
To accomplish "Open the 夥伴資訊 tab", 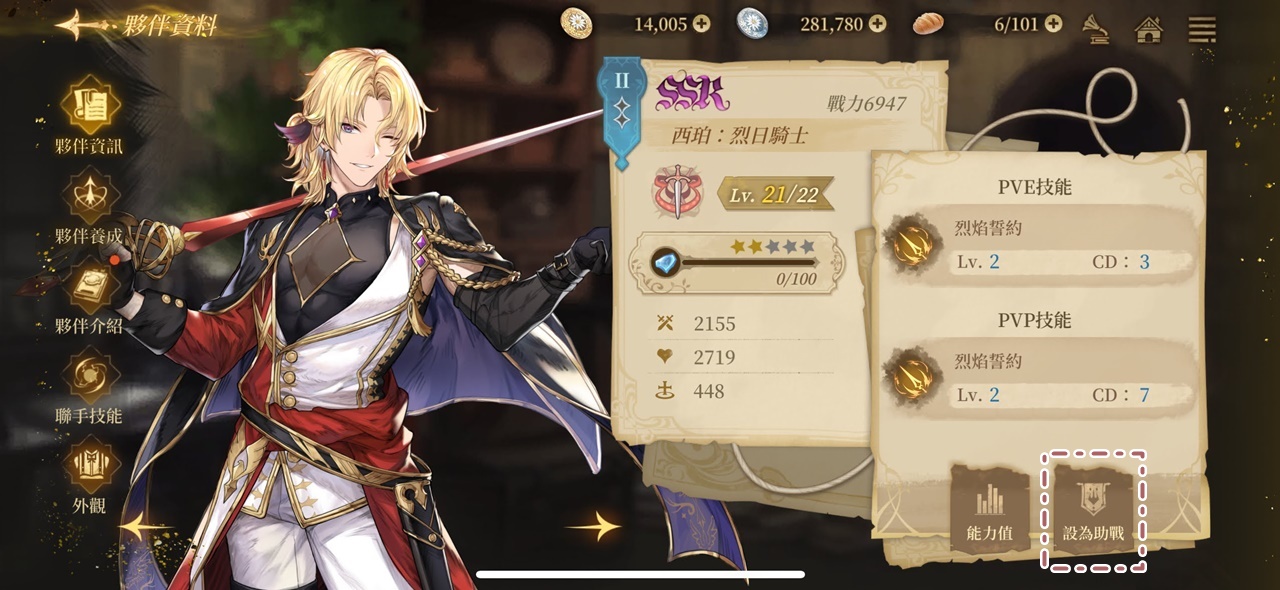I will (90, 110).
